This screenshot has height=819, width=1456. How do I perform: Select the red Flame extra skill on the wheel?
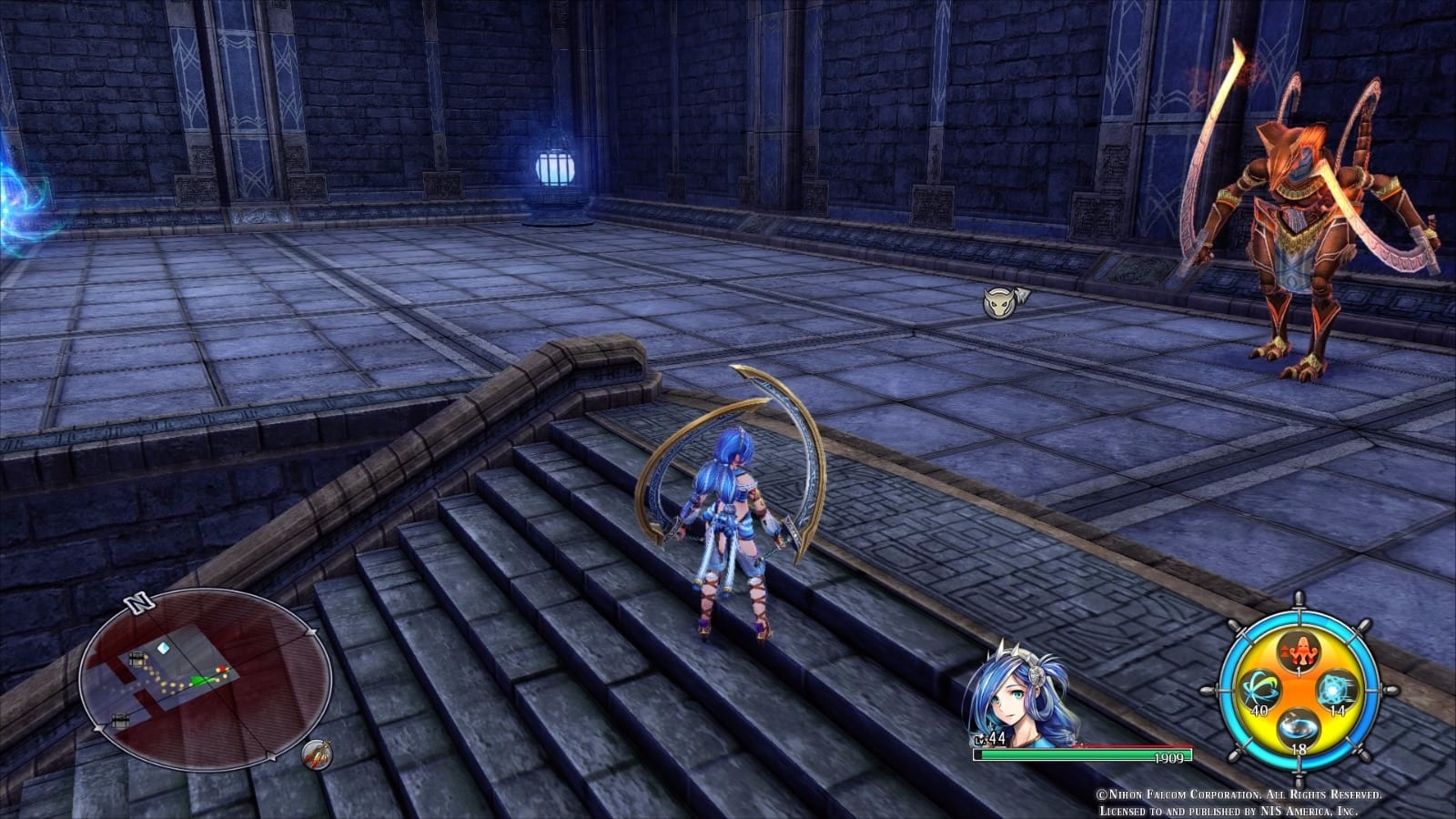[x=1299, y=653]
